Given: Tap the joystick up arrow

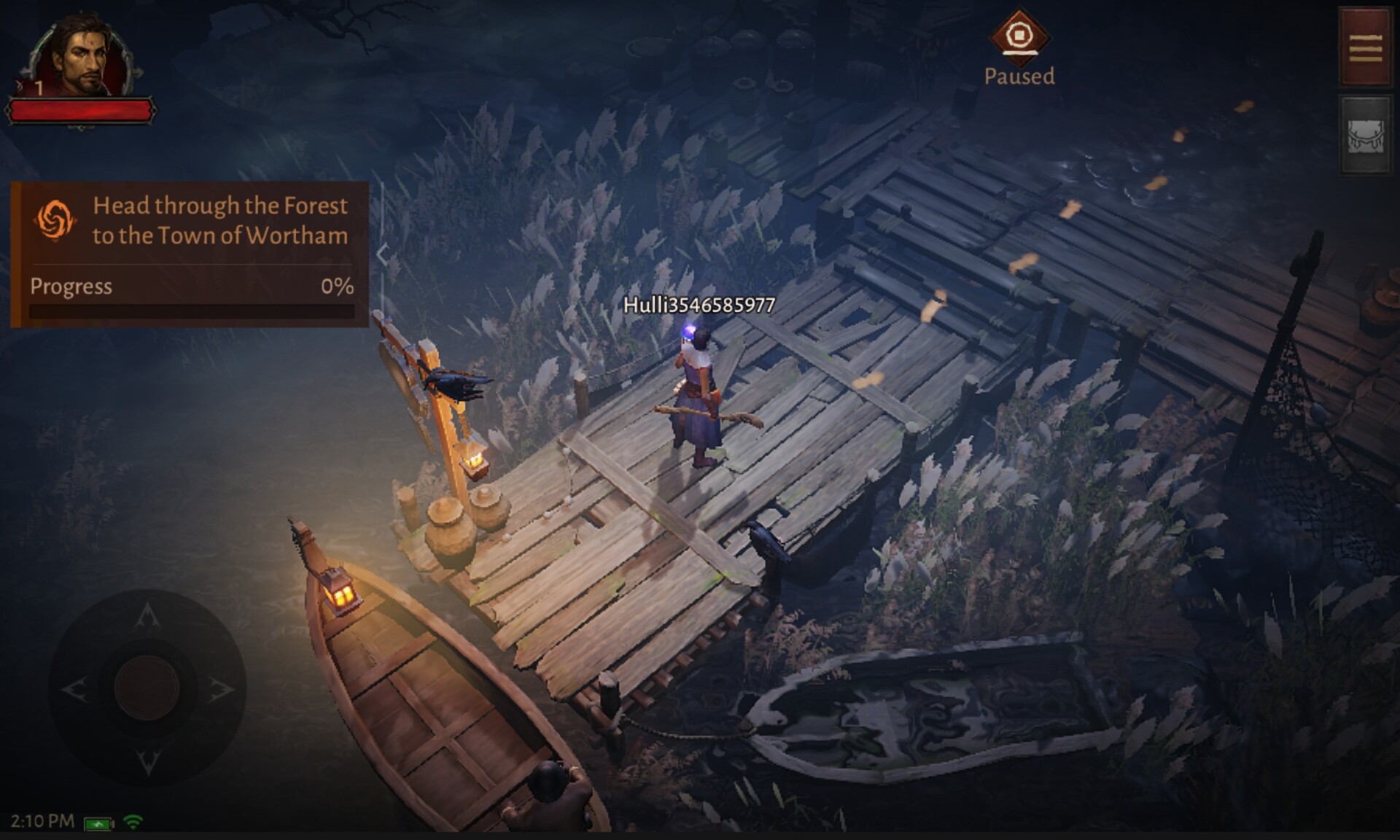Looking at the screenshot, I should (x=148, y=616).
